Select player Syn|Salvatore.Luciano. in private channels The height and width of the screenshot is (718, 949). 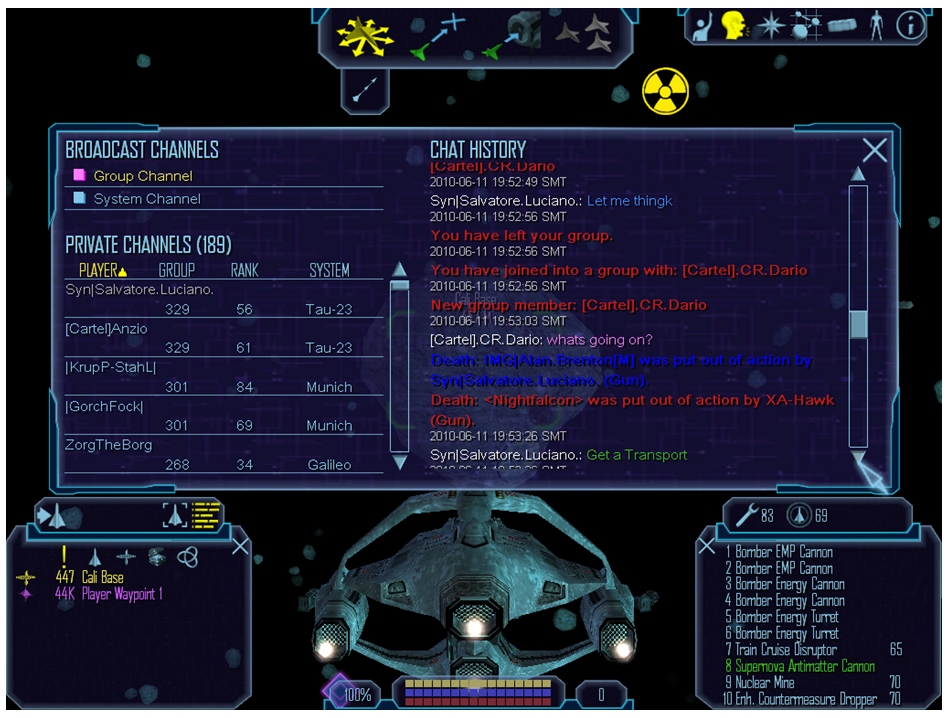pos(140,290)
